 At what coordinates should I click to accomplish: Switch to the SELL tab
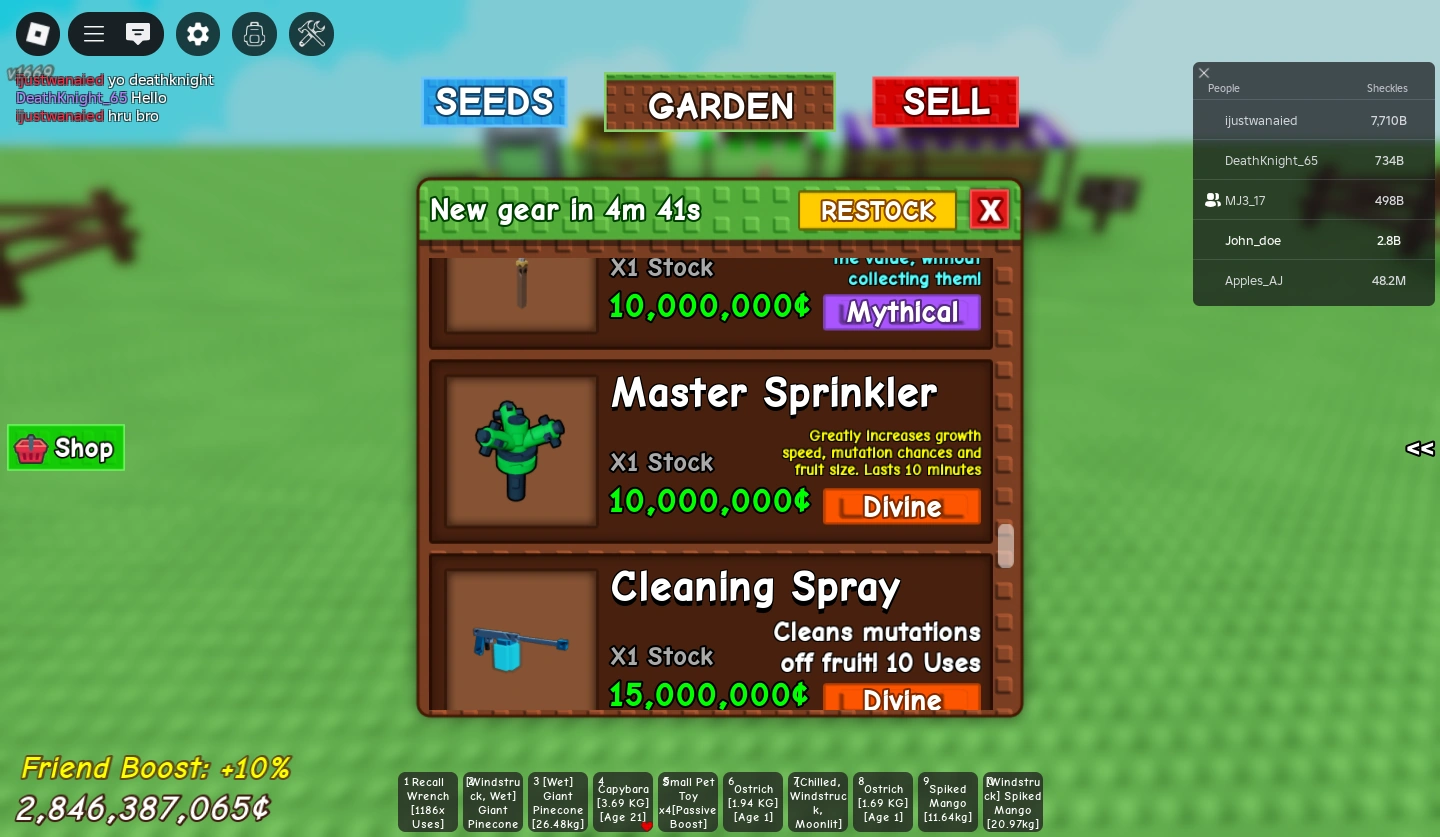point(946,101)
